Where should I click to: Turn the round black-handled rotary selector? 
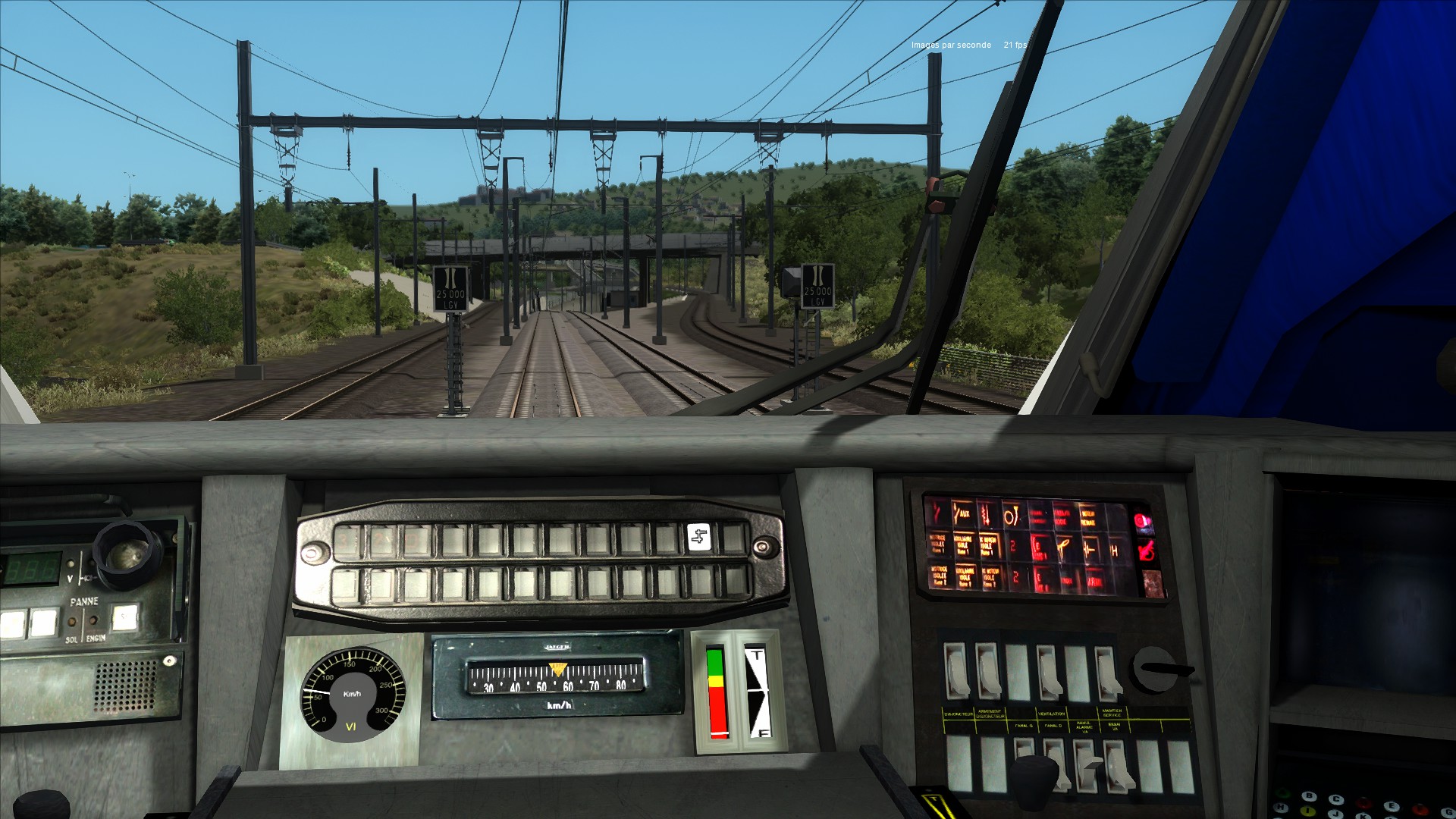tap(1154, 669)
